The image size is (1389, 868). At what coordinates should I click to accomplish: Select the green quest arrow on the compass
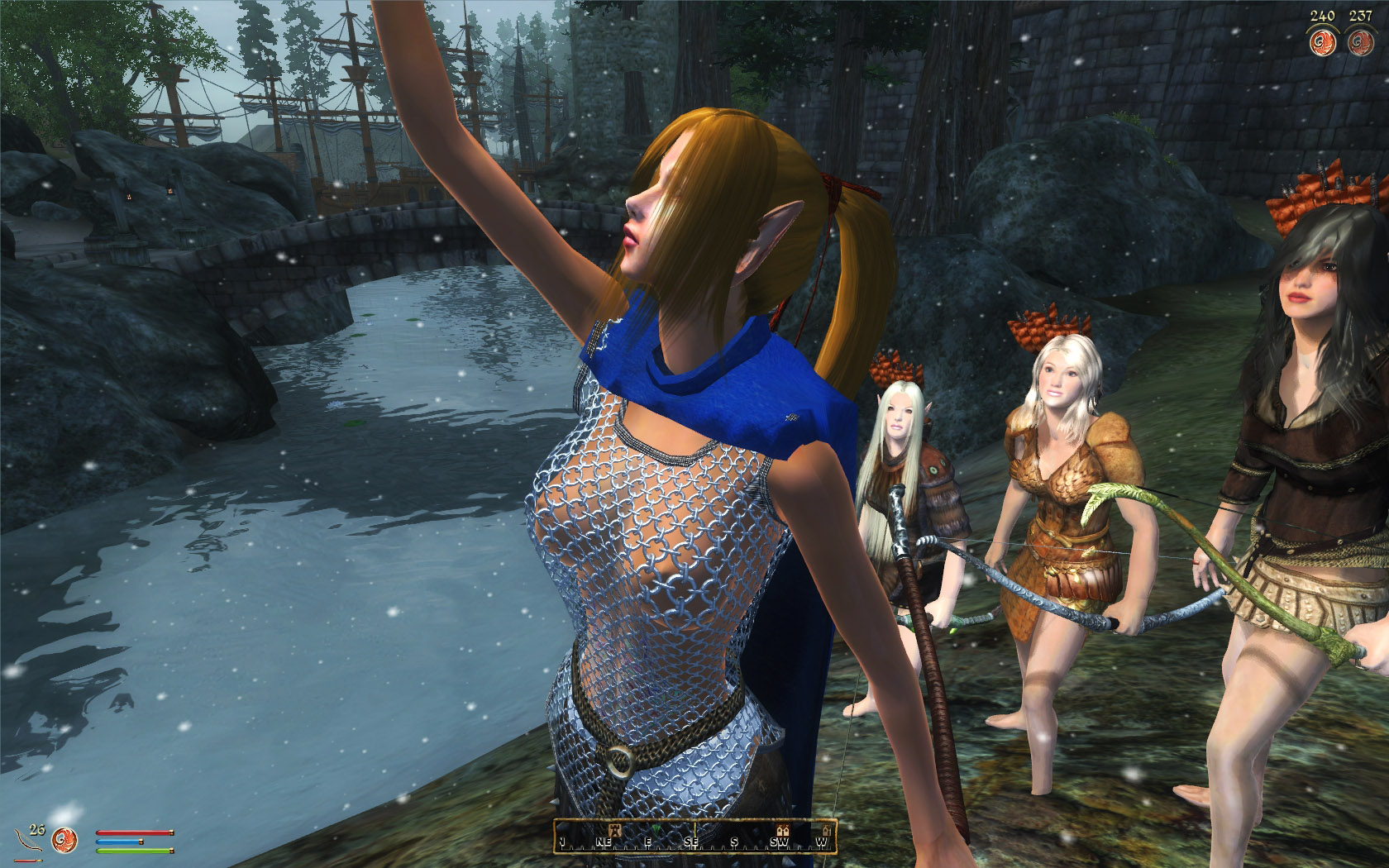point(655,830)
